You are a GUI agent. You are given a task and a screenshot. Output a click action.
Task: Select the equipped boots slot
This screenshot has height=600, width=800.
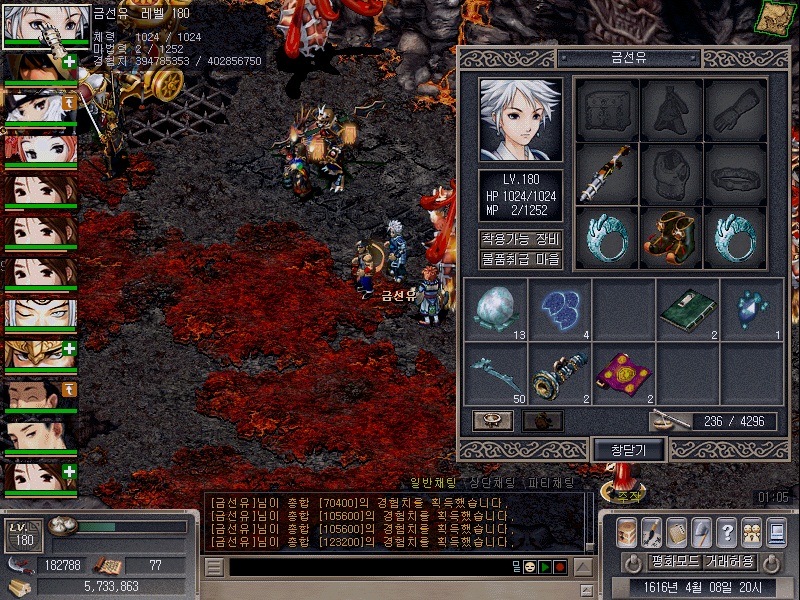point(671,237)
